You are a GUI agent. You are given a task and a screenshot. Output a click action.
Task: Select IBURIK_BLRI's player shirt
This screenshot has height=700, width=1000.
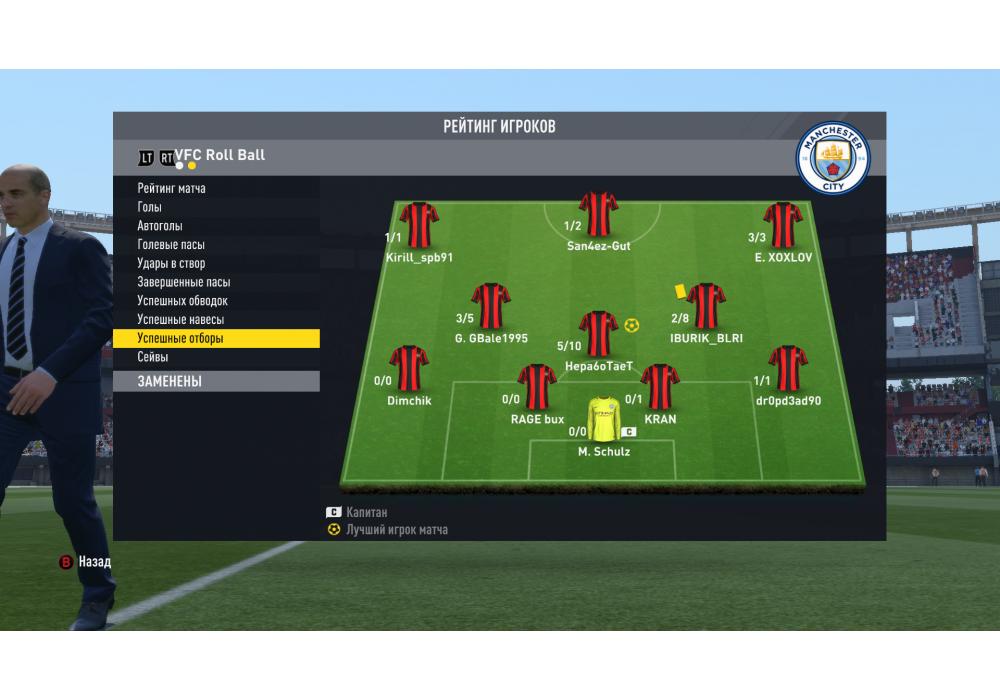706,306
